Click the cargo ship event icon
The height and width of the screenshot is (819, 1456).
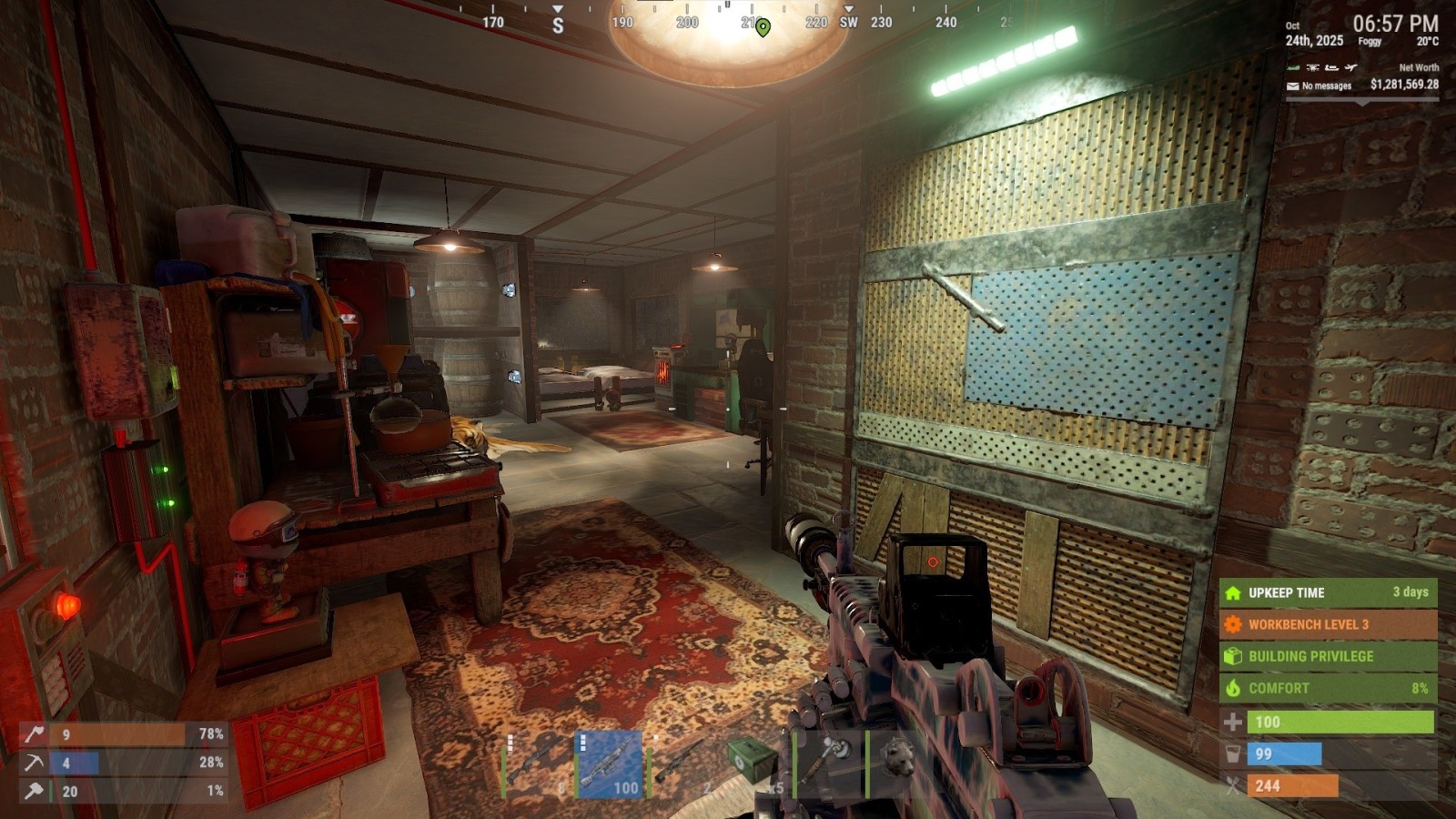tap(1331, 67)
